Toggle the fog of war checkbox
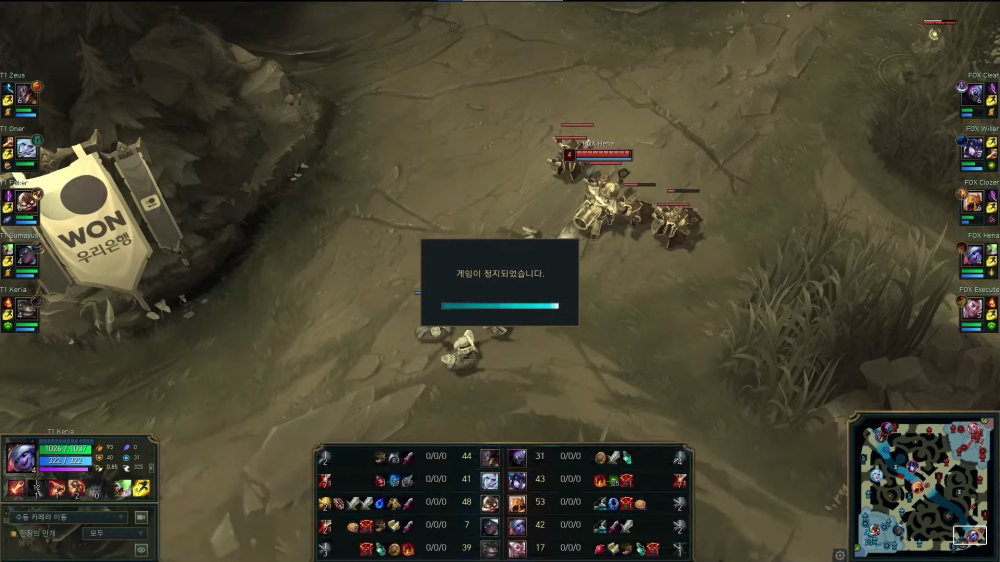Viewport: 1000px width, 562px height. (13, 534)
